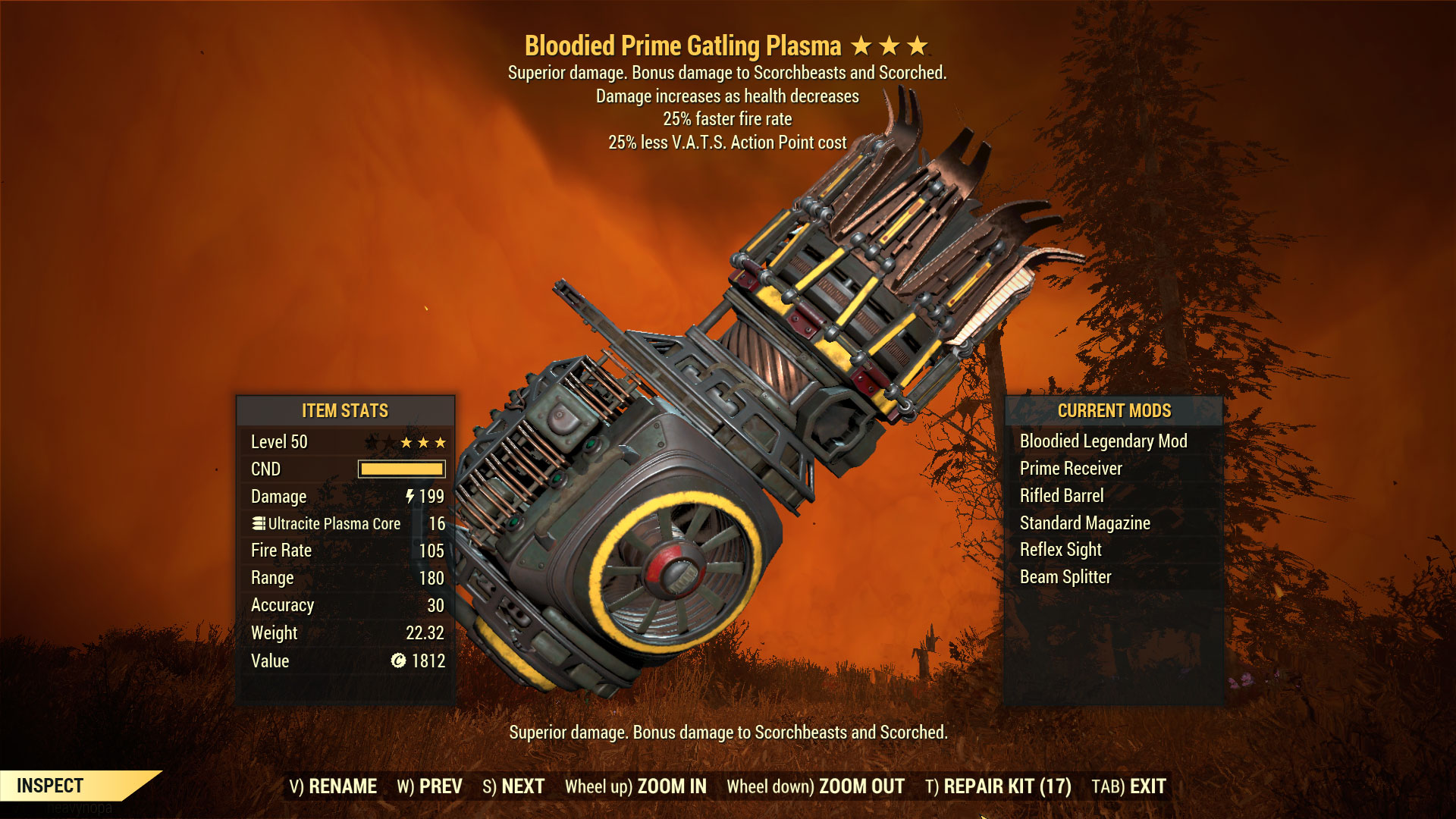This screenshot has height=819, width=1456.
Task: Go to the PREV item
Action: tap(429, 786)
